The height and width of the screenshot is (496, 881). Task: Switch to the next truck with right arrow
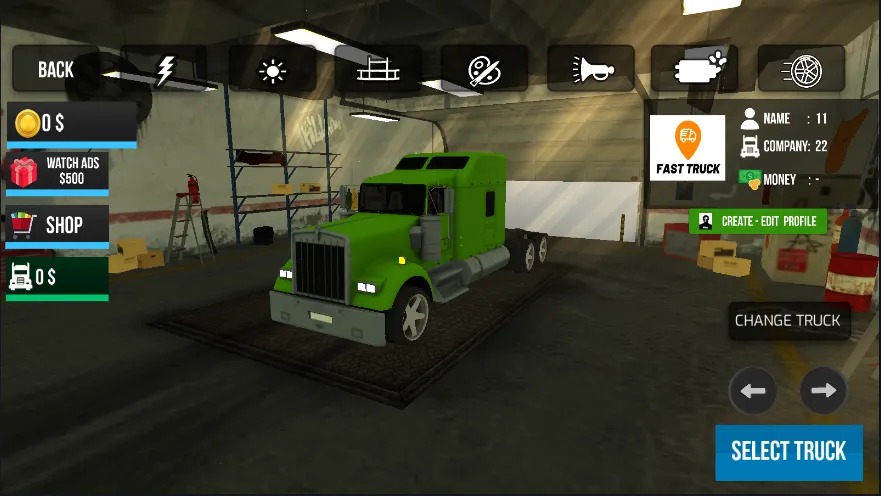click(x=823, y=390)
